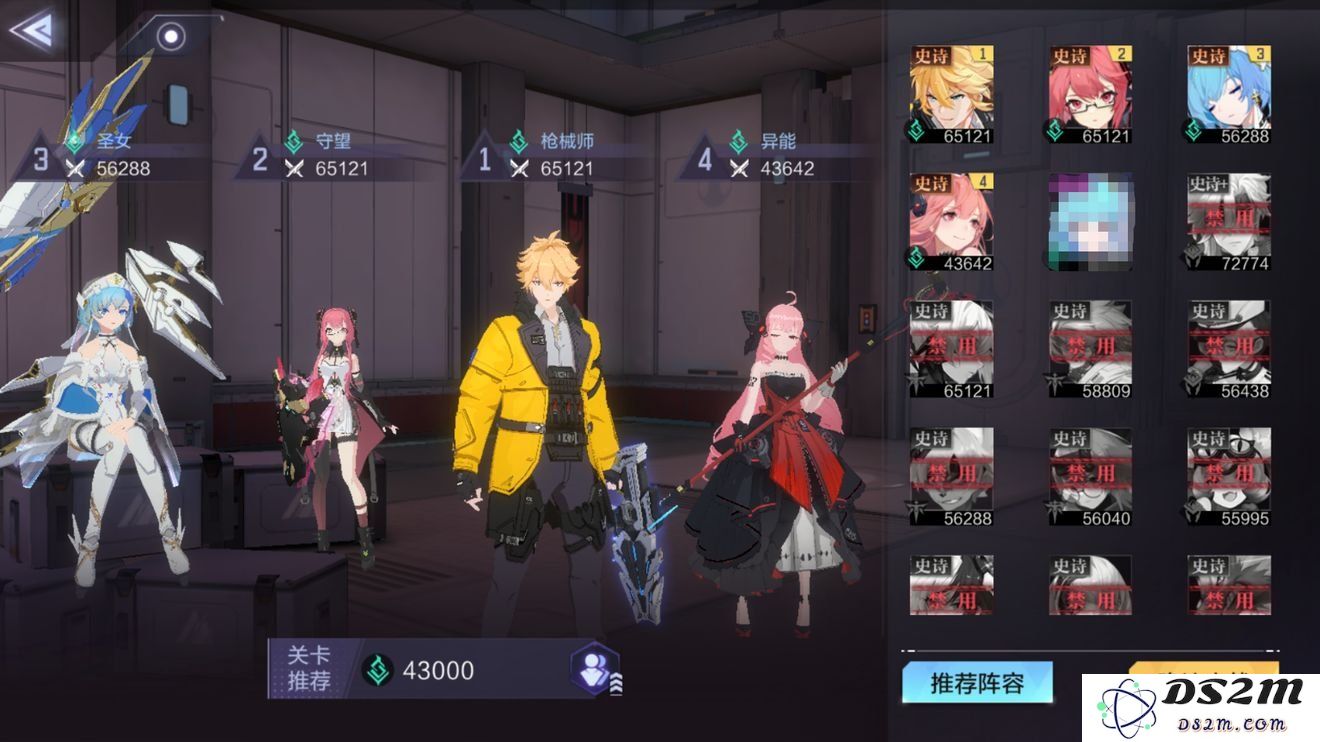Select the 圣女 team slot 3 label
This screenshot has height=742, width=1320.
point(110,155)
